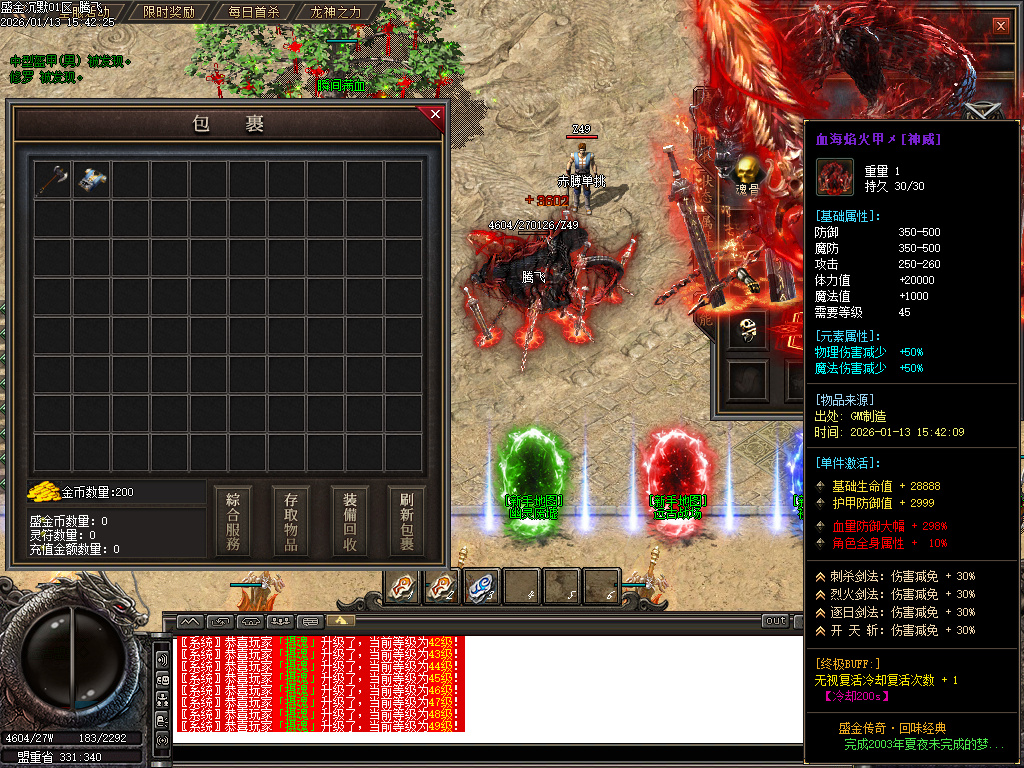
Task: Open 綜合服務 general services
Action: [233, 522]
